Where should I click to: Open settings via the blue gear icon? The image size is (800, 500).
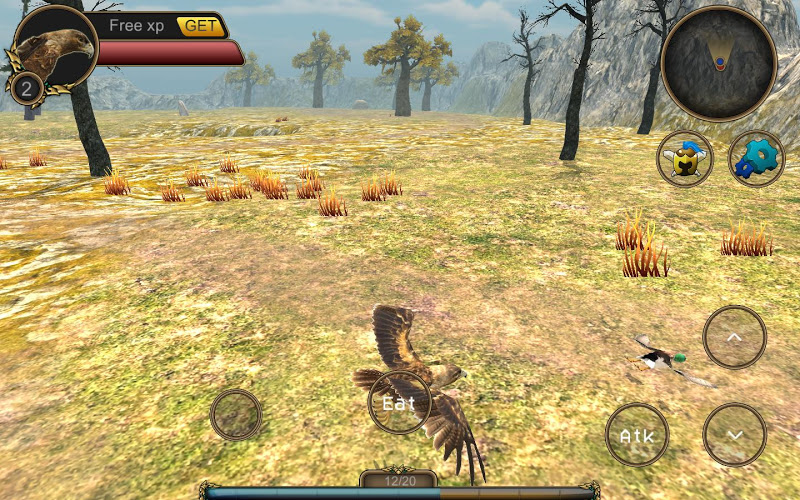[x=756, y=158]
